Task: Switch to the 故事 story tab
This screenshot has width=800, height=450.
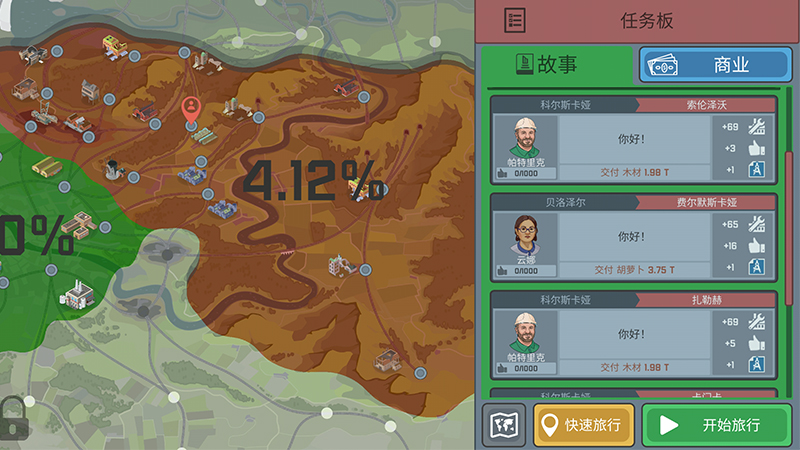Action: tap(556, 65)
